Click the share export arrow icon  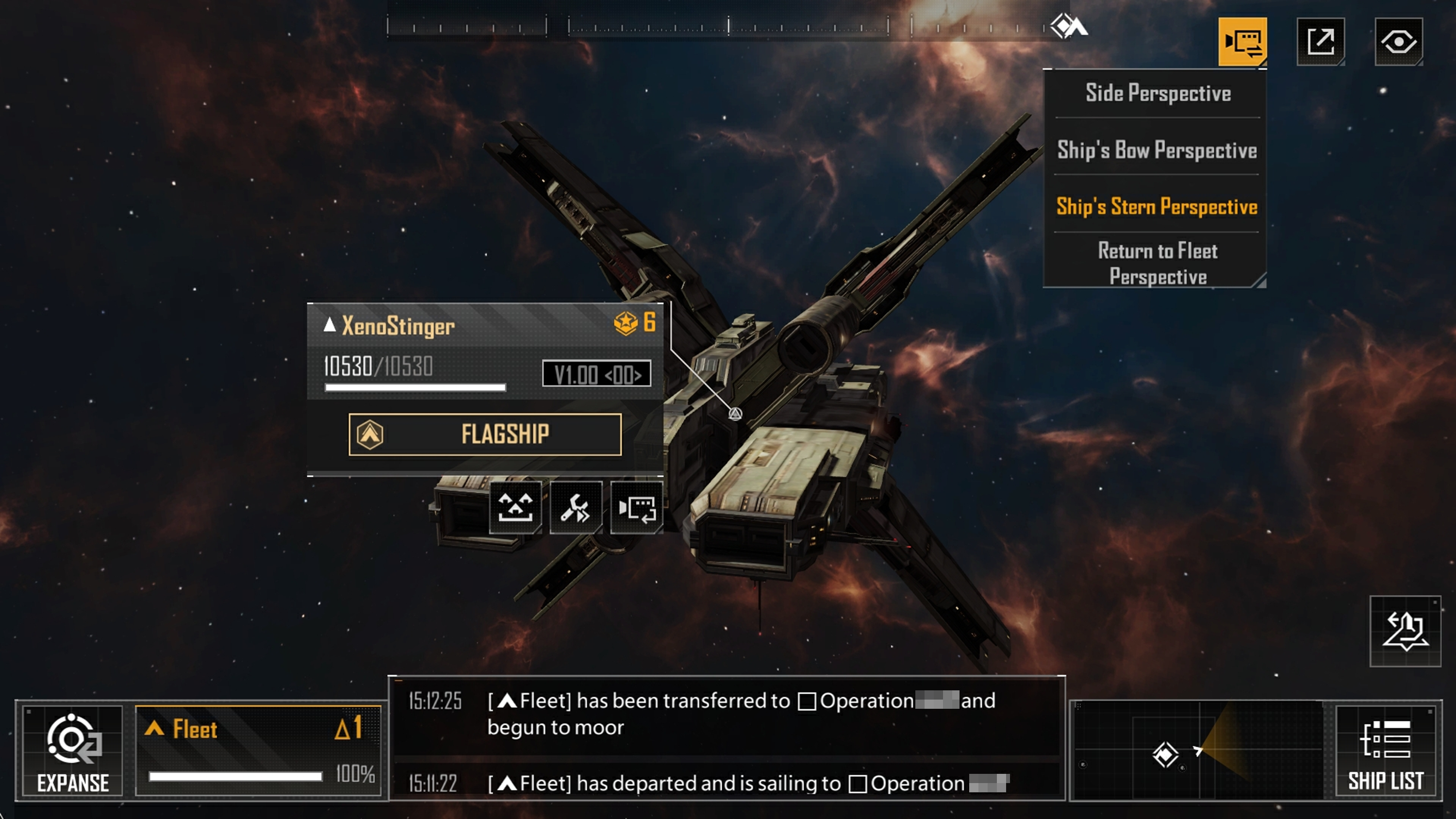[x=1320, y=42]
